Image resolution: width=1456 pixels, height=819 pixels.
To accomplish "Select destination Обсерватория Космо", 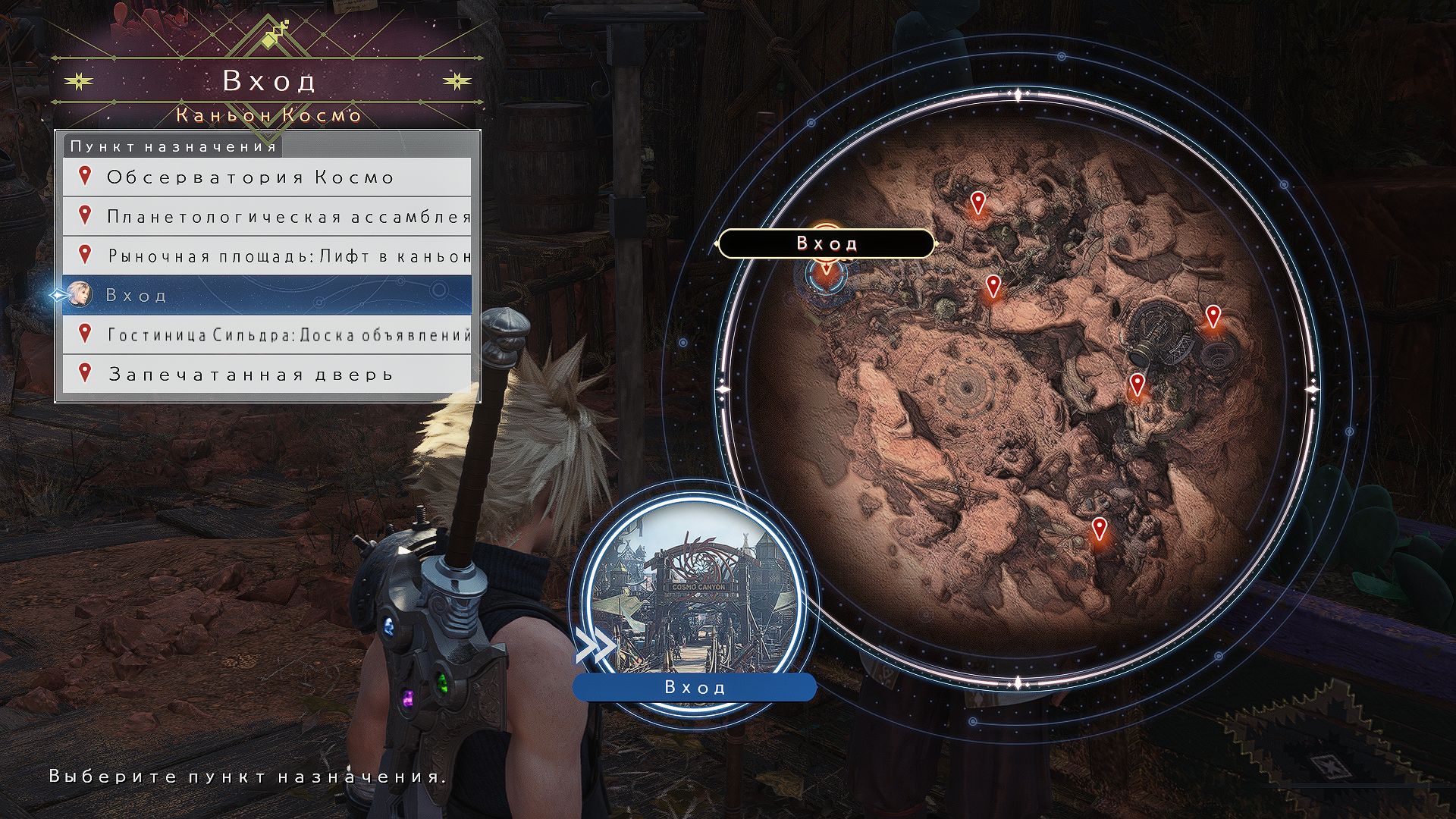I will [x=266, y=177].
